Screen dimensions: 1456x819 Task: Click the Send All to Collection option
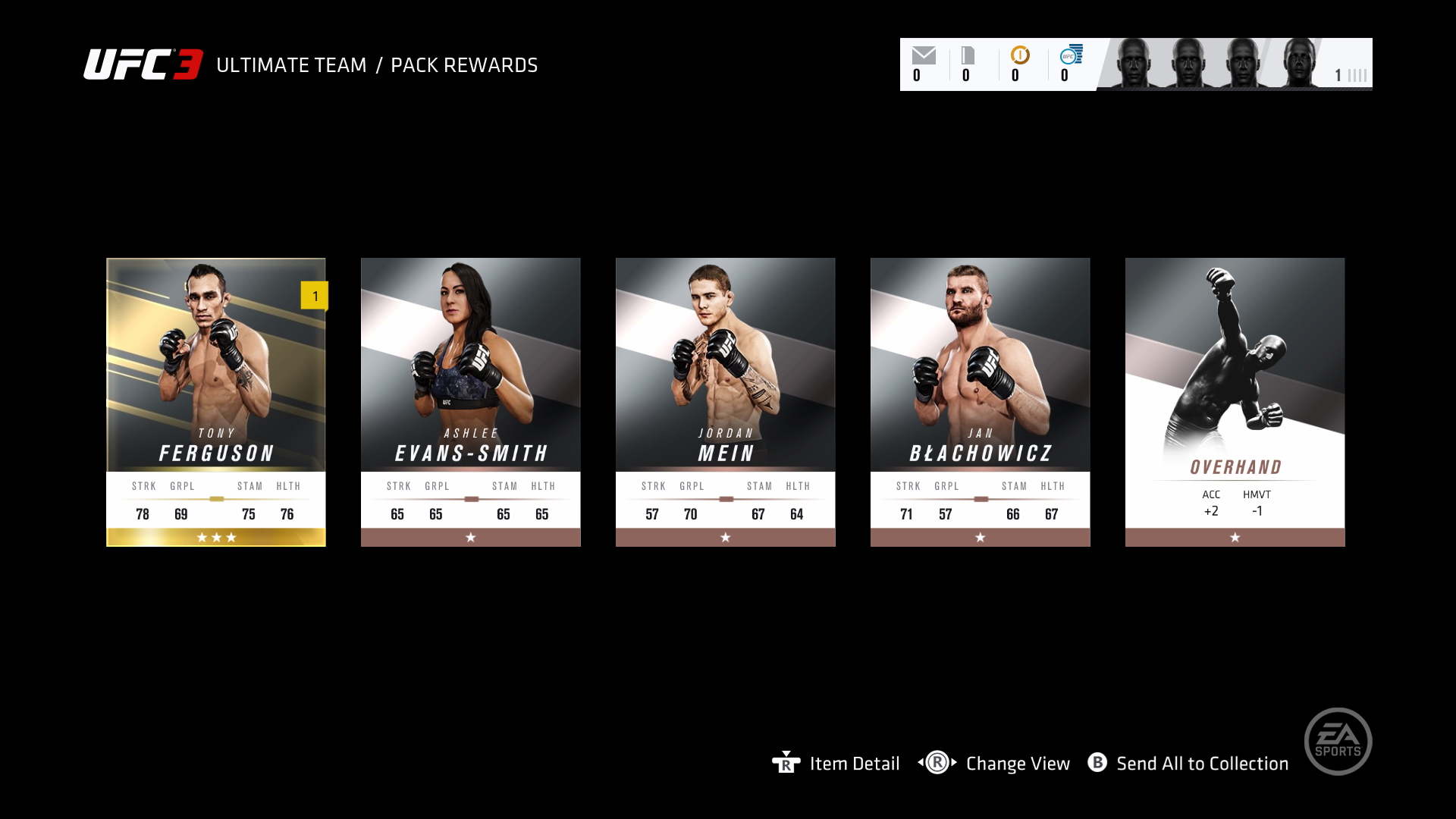tap(1201, 764)
